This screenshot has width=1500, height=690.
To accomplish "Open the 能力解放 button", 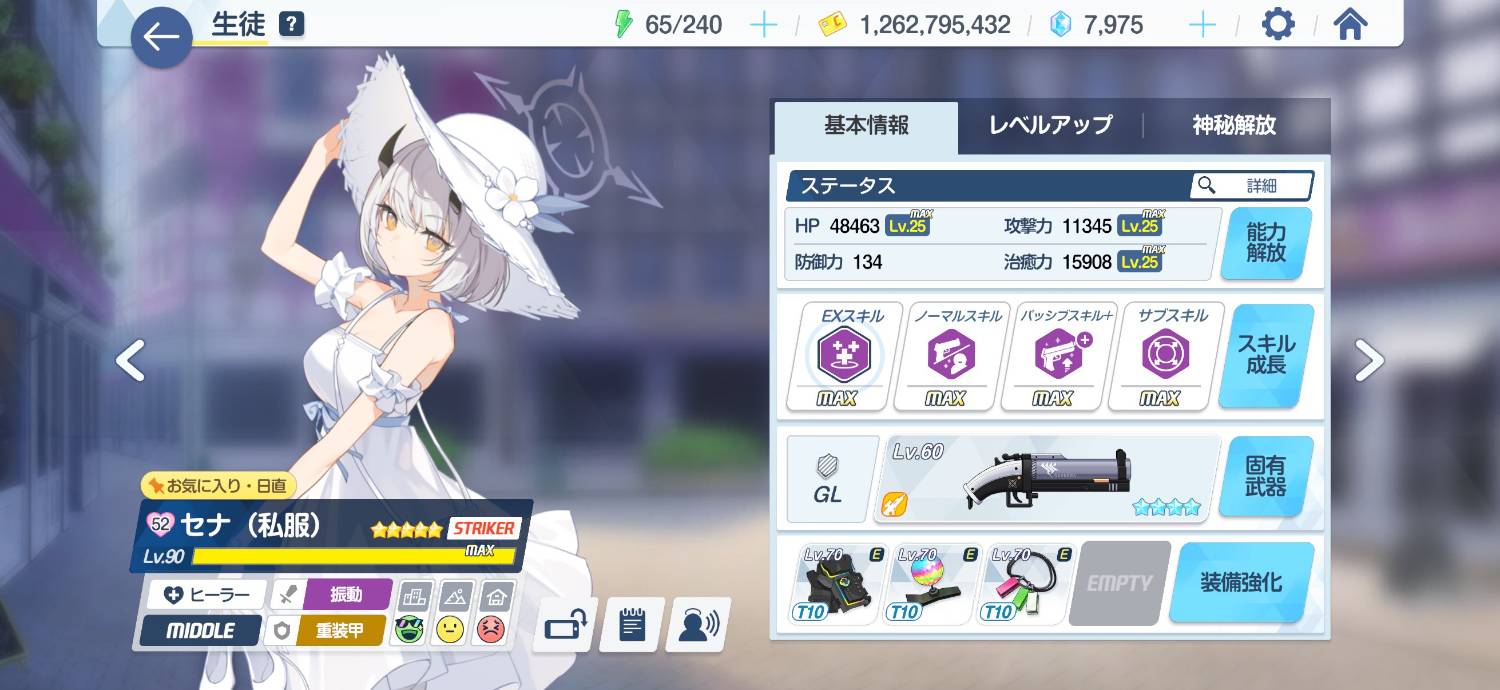I will [1266, 243].
